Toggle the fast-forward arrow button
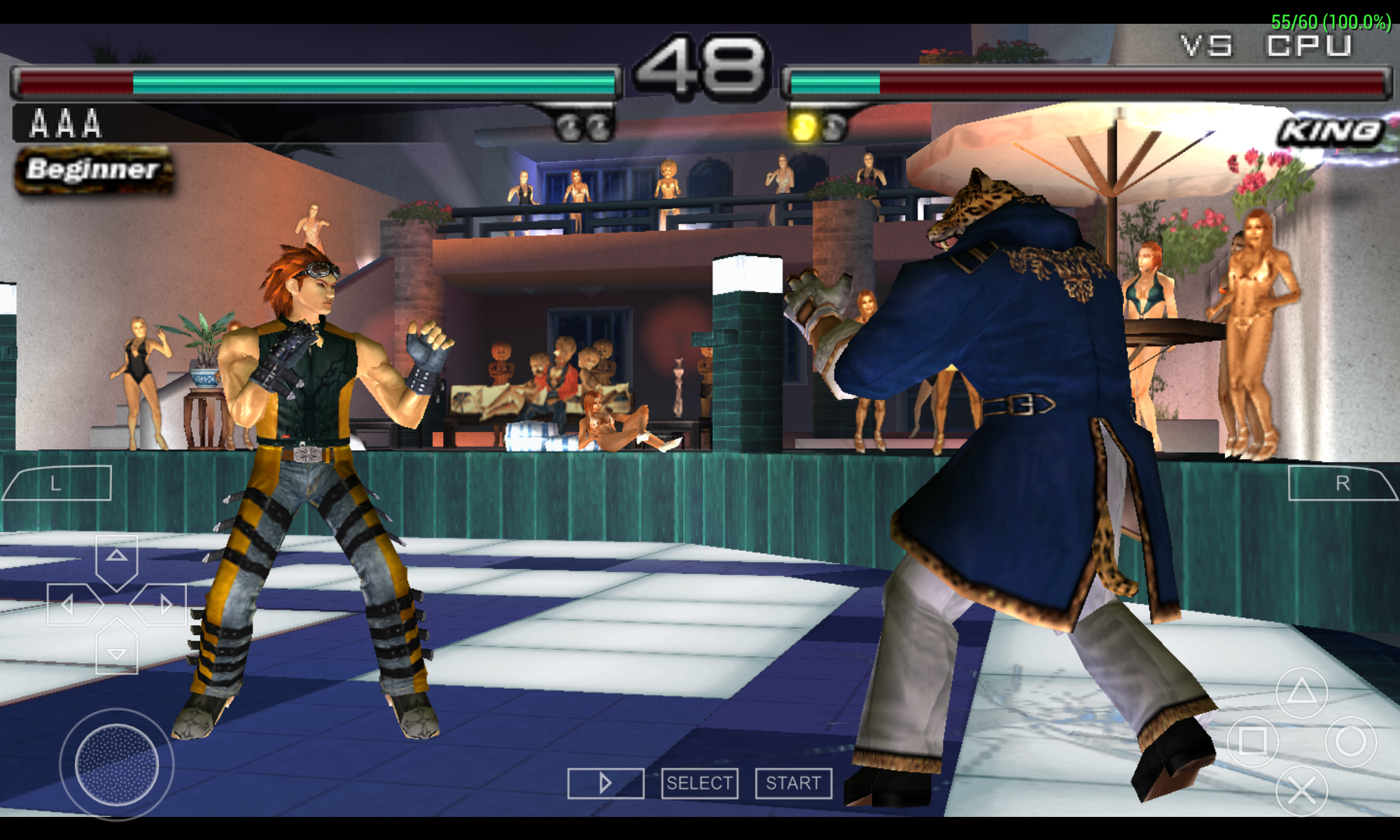The height and width of the screenshot is (840, 1400). coord(605,783)
